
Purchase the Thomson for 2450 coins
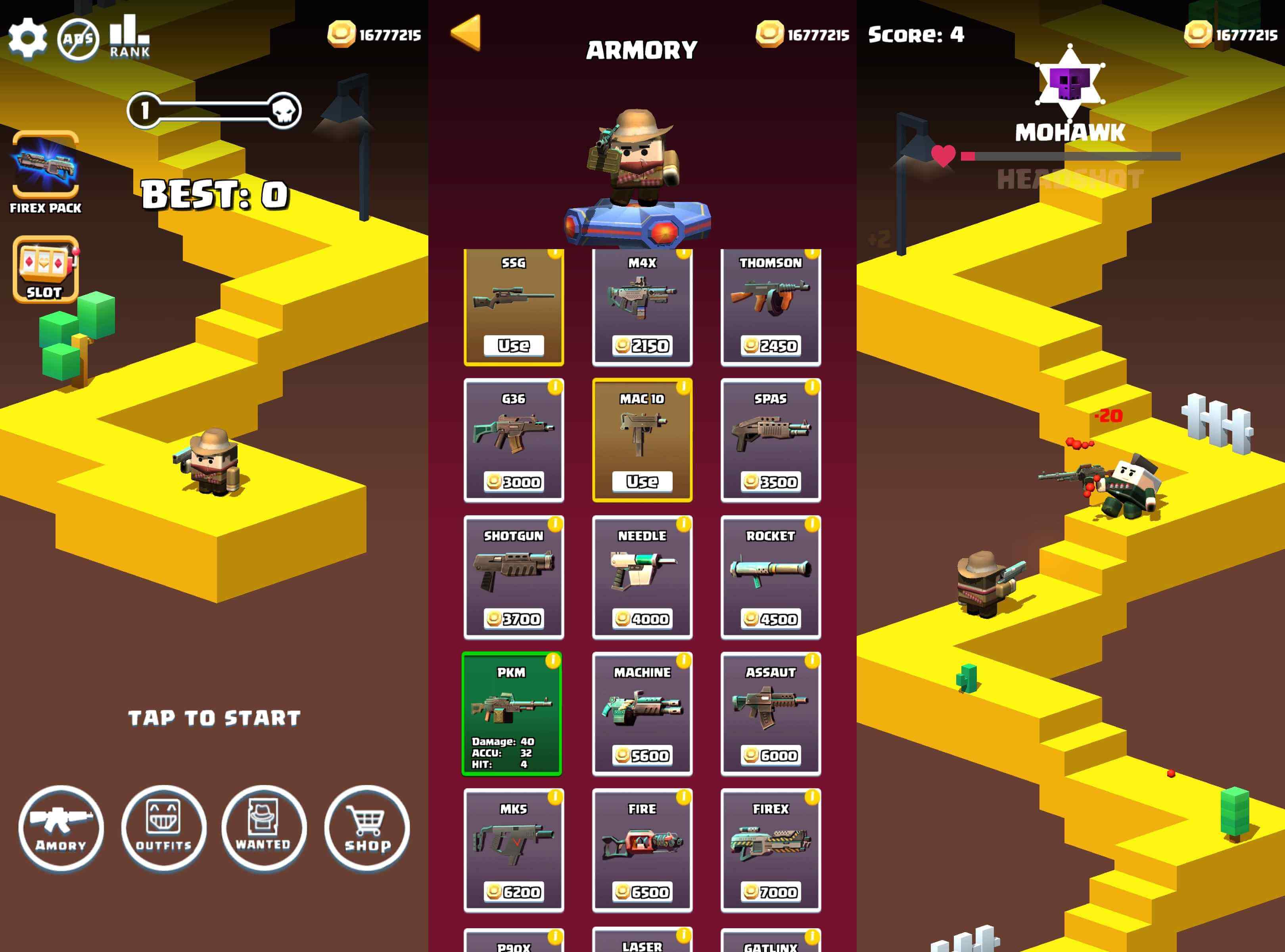tap(771, 345)
